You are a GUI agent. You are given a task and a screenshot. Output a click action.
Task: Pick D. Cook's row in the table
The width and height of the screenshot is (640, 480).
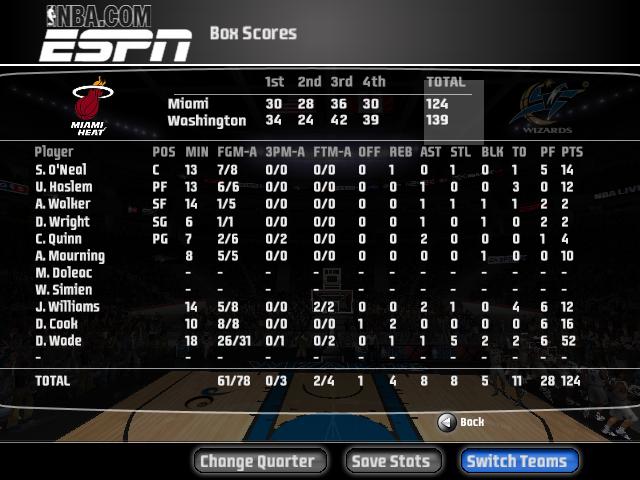pyautogui.click(x=57, y=324)
